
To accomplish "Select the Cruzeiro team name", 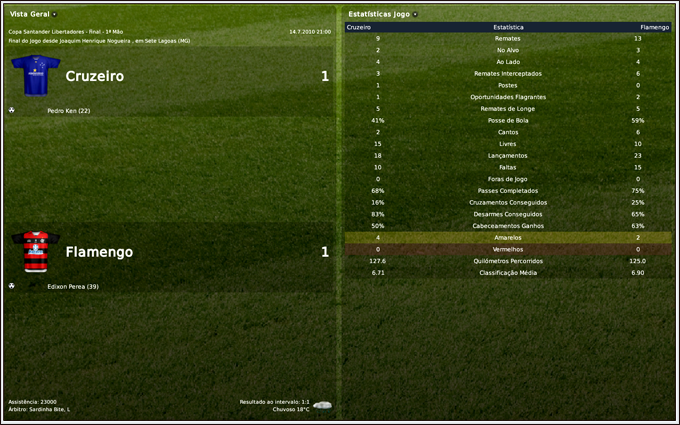I will click(94, 76).
